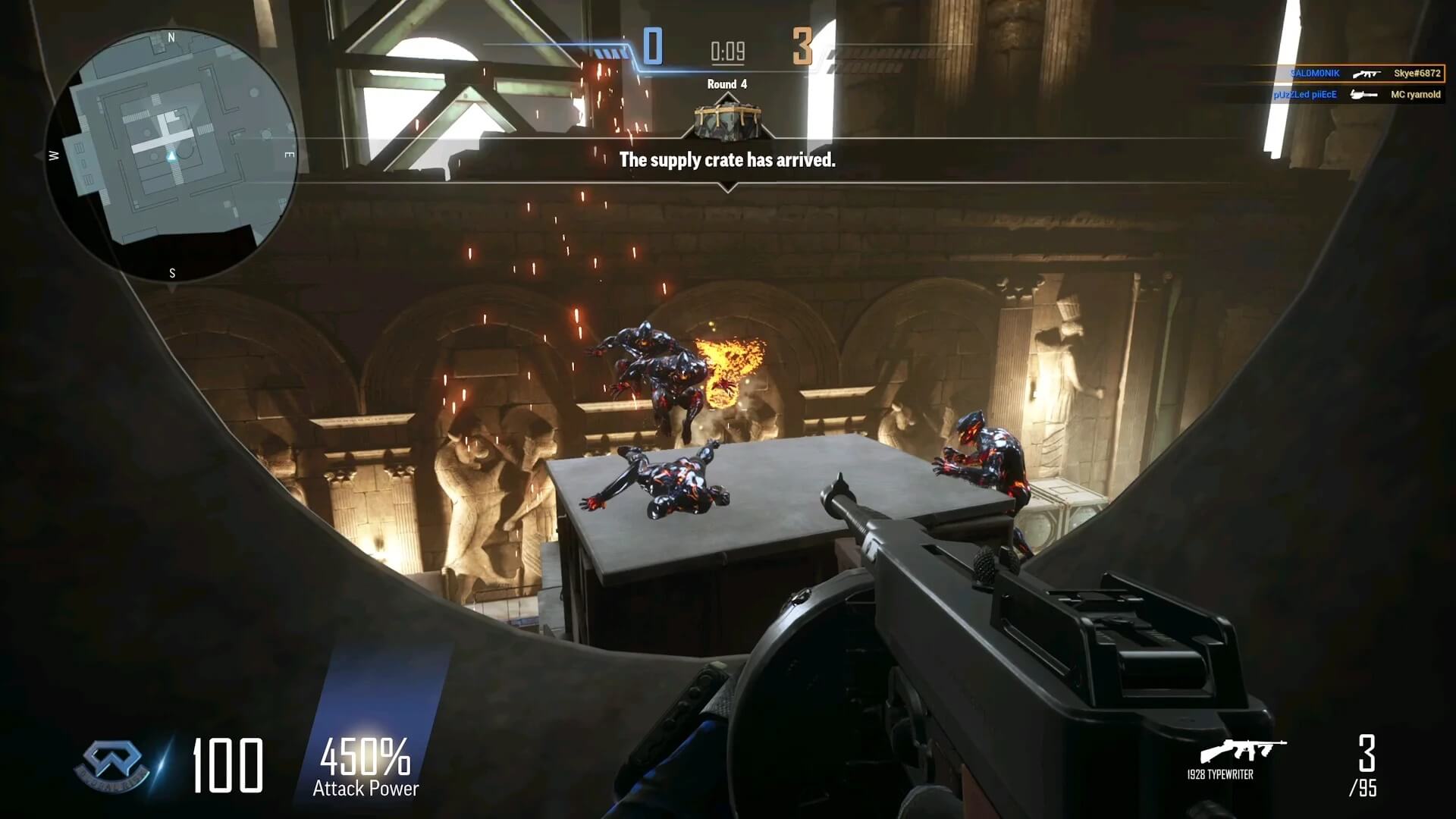Click the supply crate notification icon
The image size is (1456, 819).
[x=726, y=121]
